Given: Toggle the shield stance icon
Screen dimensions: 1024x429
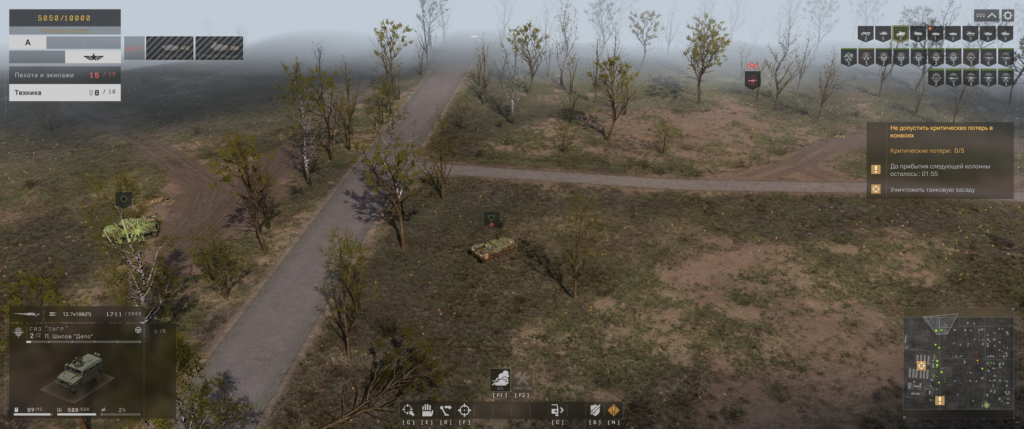Looking at the screenshot, I should tap(594, 409).
